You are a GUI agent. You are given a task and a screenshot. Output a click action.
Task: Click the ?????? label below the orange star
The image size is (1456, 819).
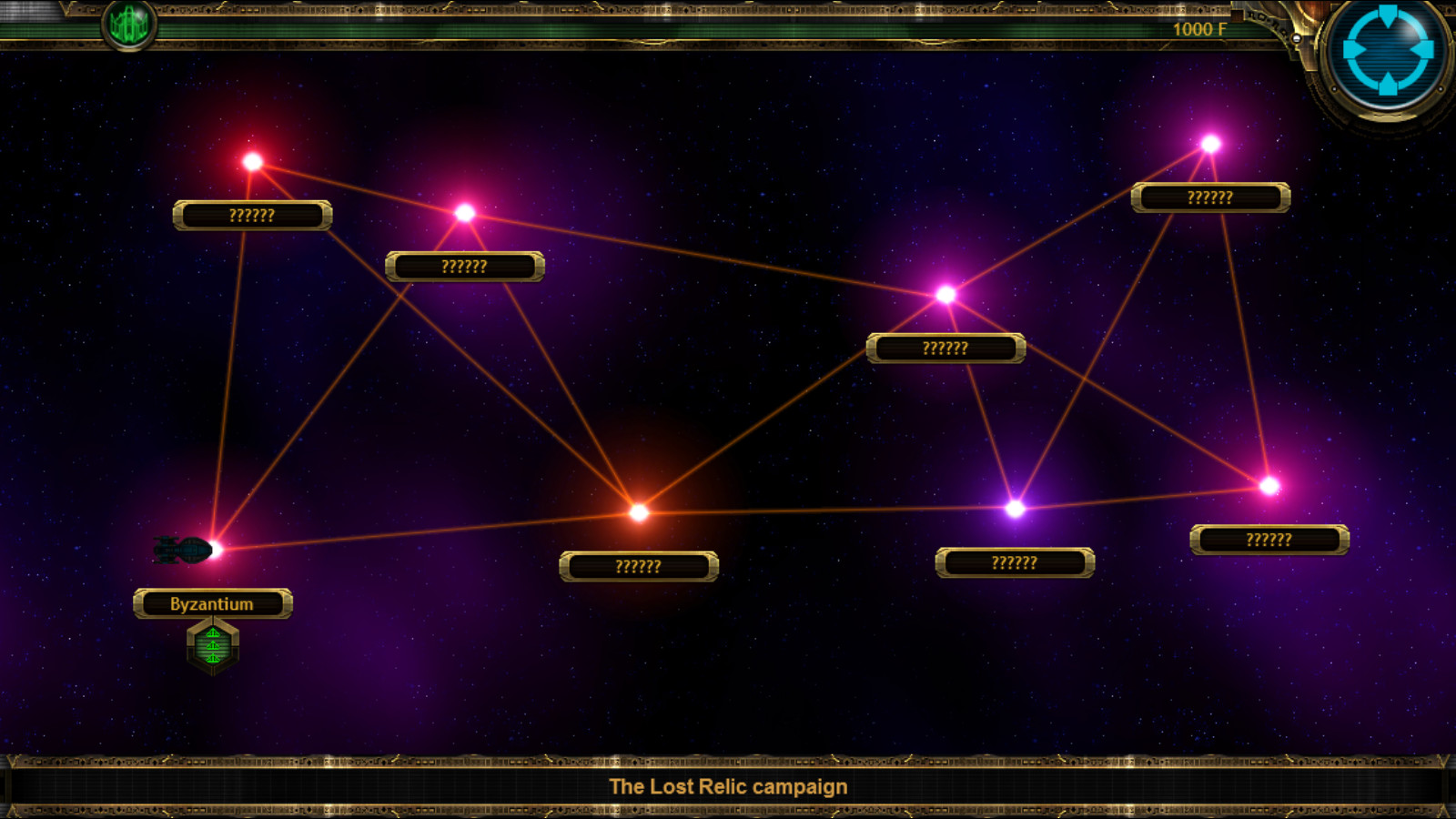640,566
